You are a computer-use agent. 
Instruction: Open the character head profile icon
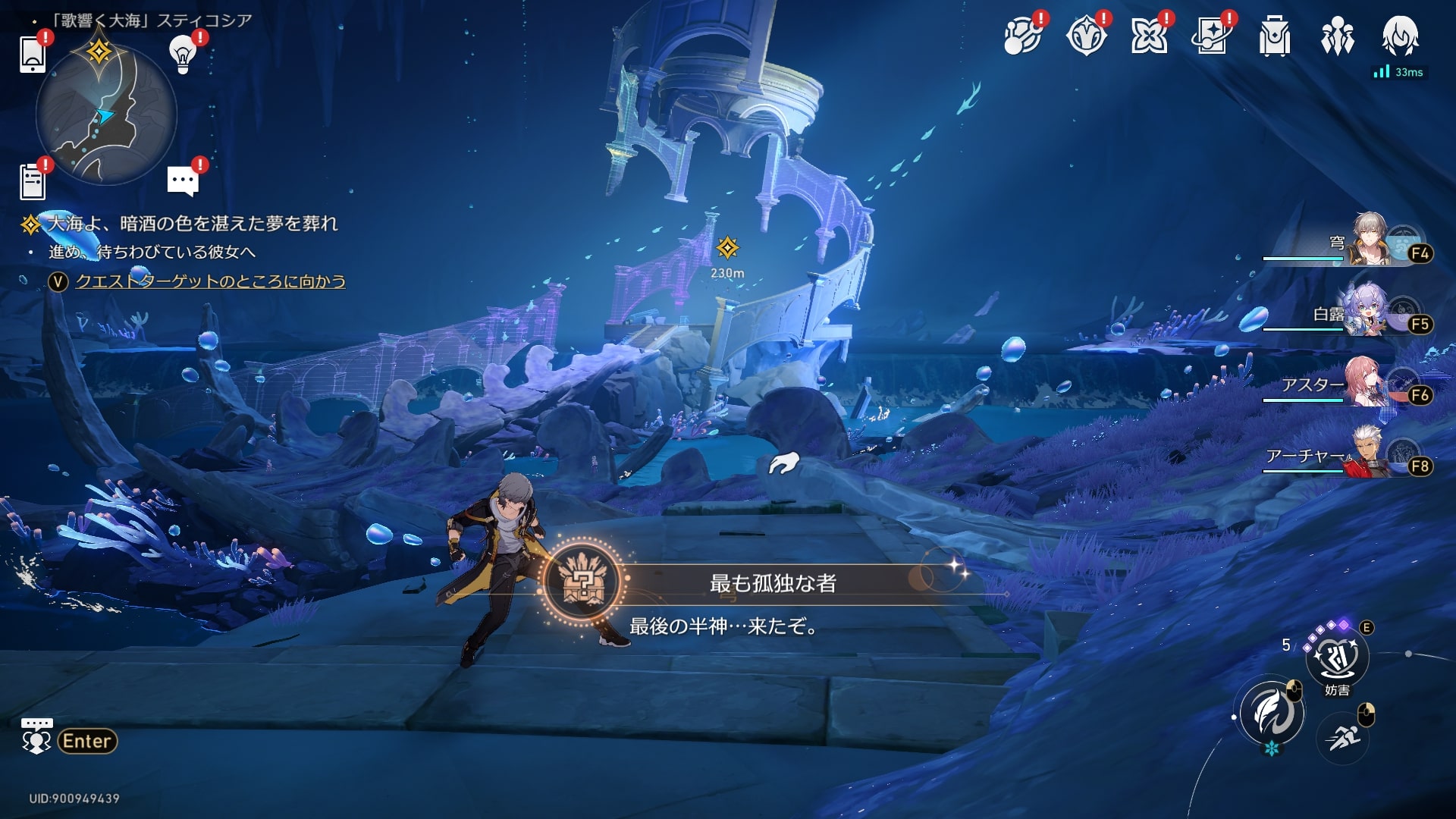pyautogui.click(x=1400, y=36)
